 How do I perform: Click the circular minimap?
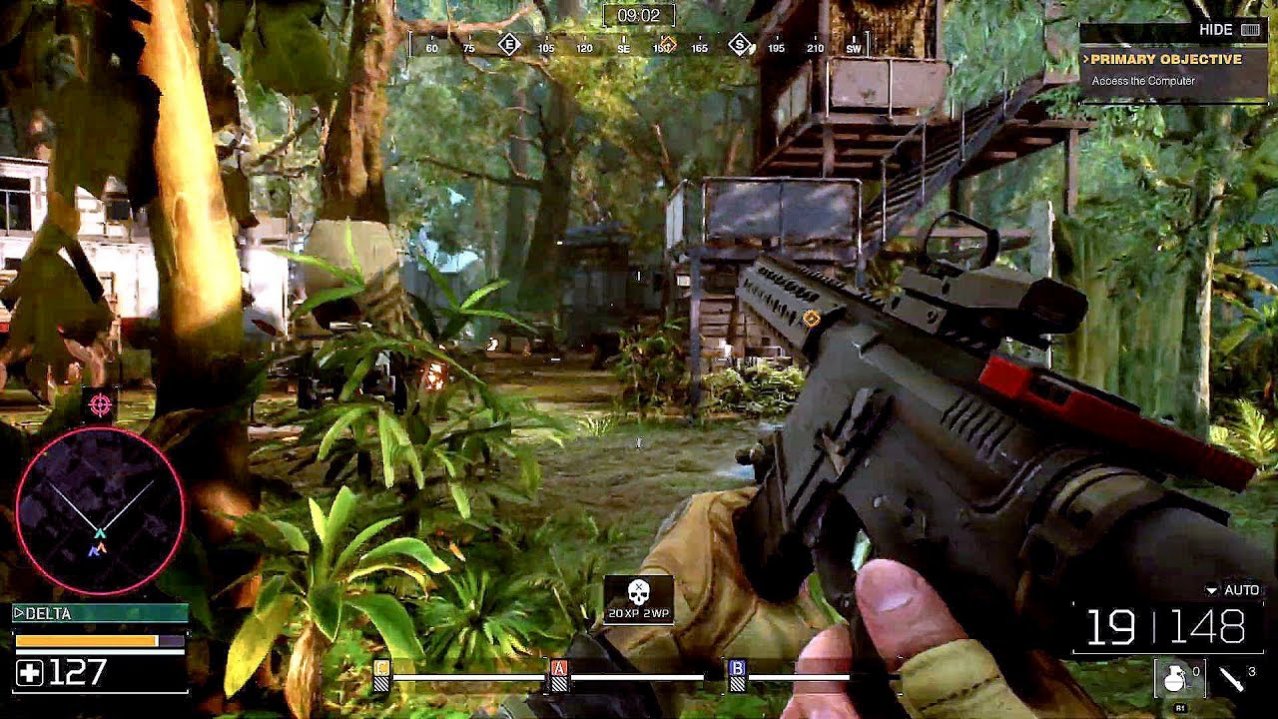100,511
